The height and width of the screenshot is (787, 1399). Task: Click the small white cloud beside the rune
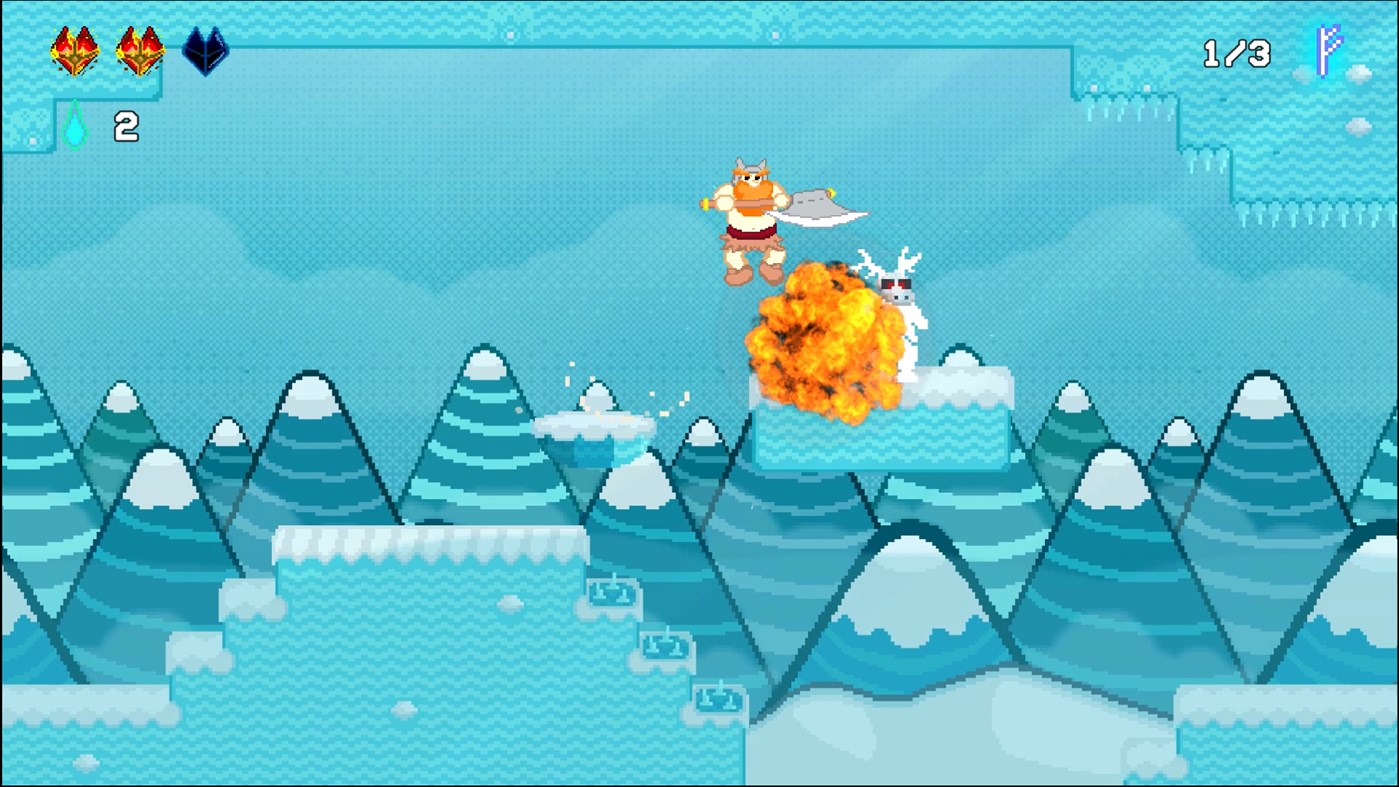tap(1358, 72)
